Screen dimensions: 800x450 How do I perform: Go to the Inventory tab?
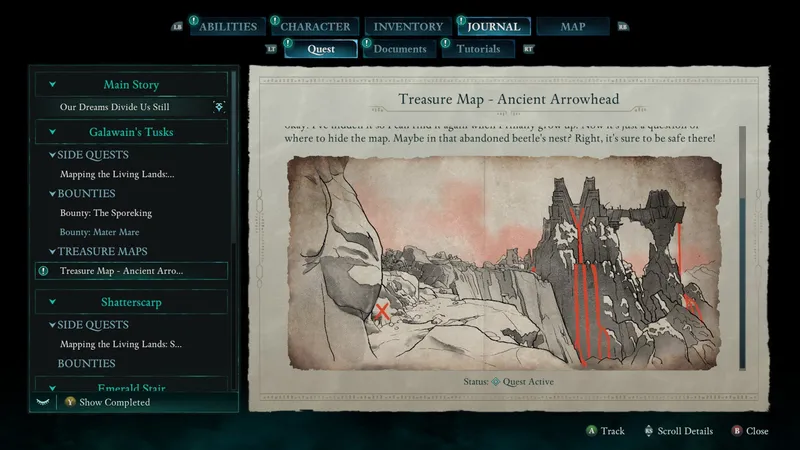click(x=408, y=26)
